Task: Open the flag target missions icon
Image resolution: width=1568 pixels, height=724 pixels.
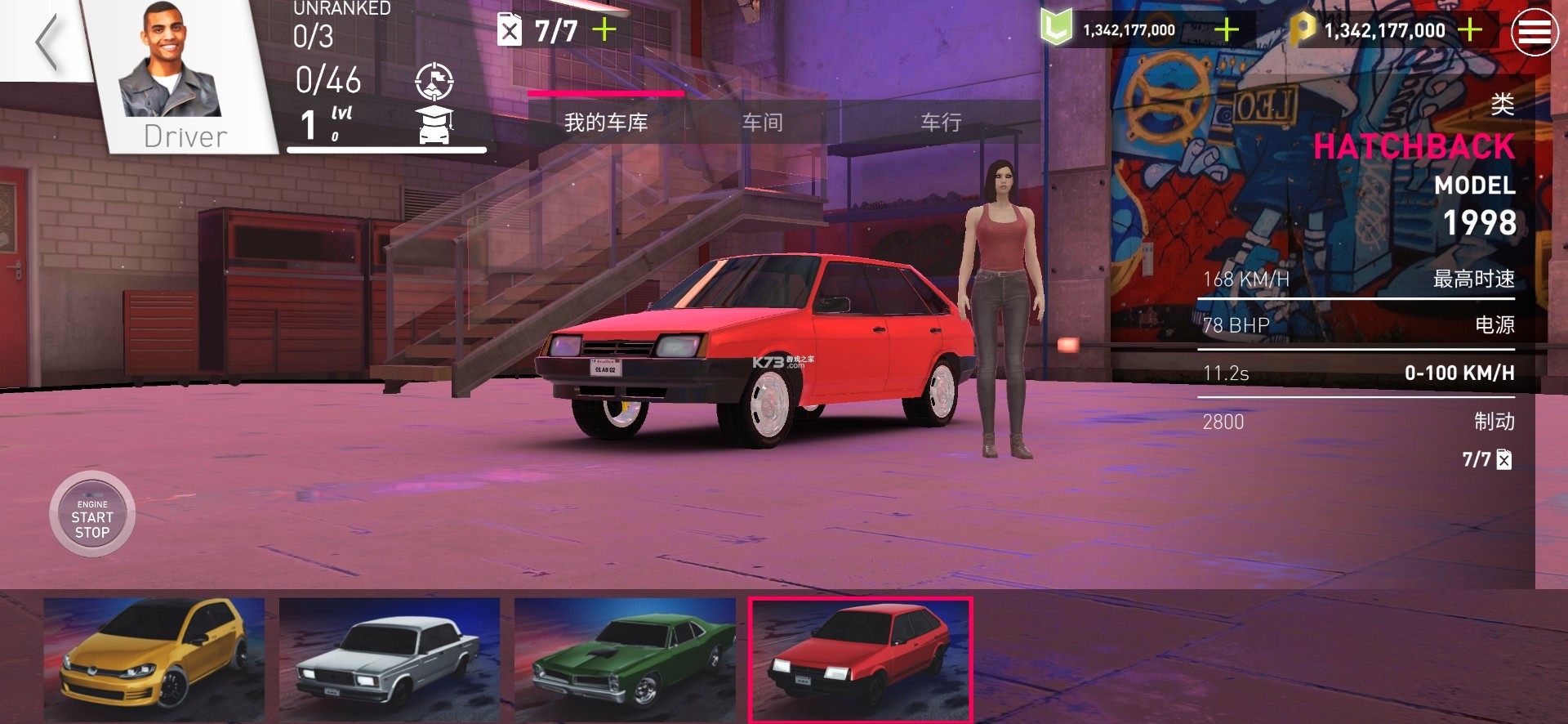Action: coord(434,81)
